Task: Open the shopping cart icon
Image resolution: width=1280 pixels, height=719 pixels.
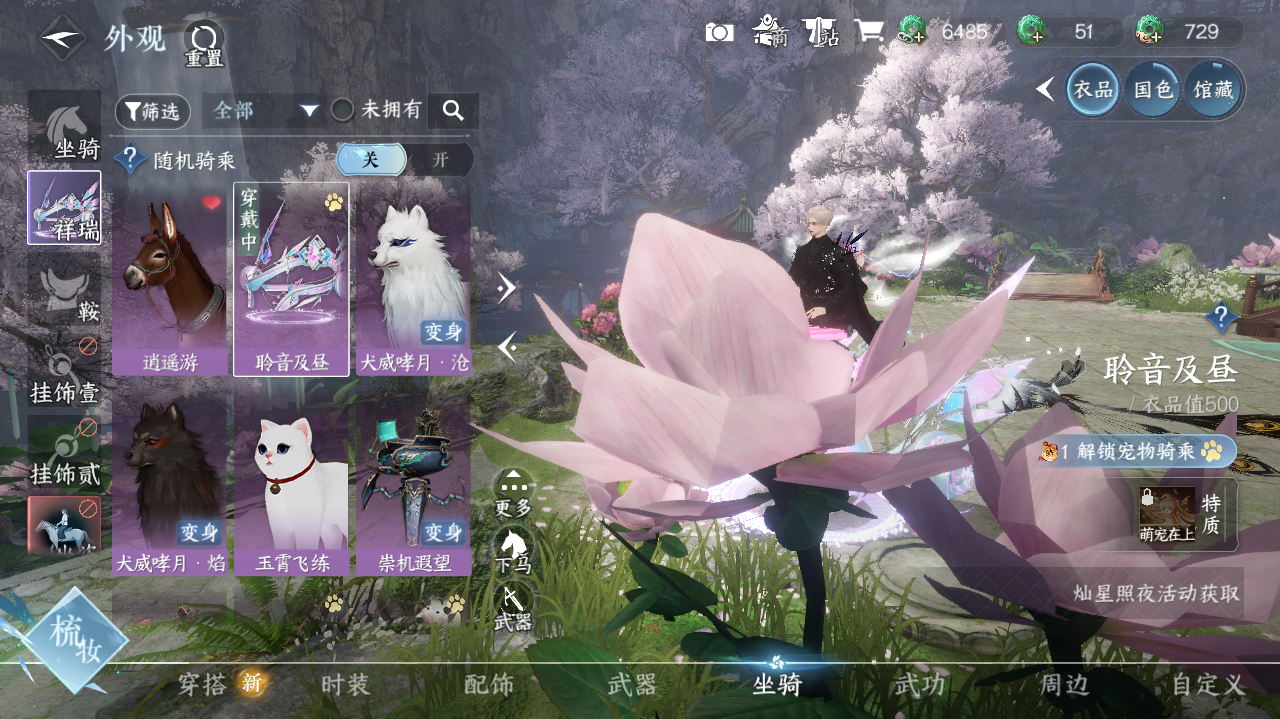Action: pyautogui.click(x=868, y=32)
